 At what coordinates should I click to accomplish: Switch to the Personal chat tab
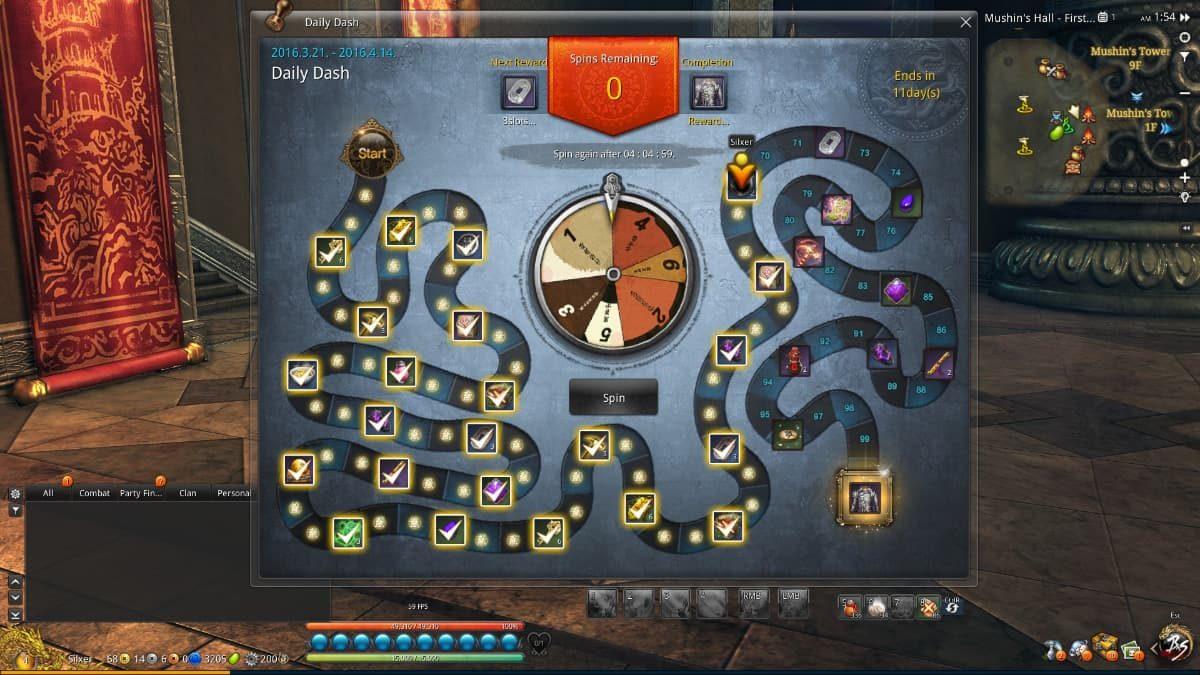233,493
